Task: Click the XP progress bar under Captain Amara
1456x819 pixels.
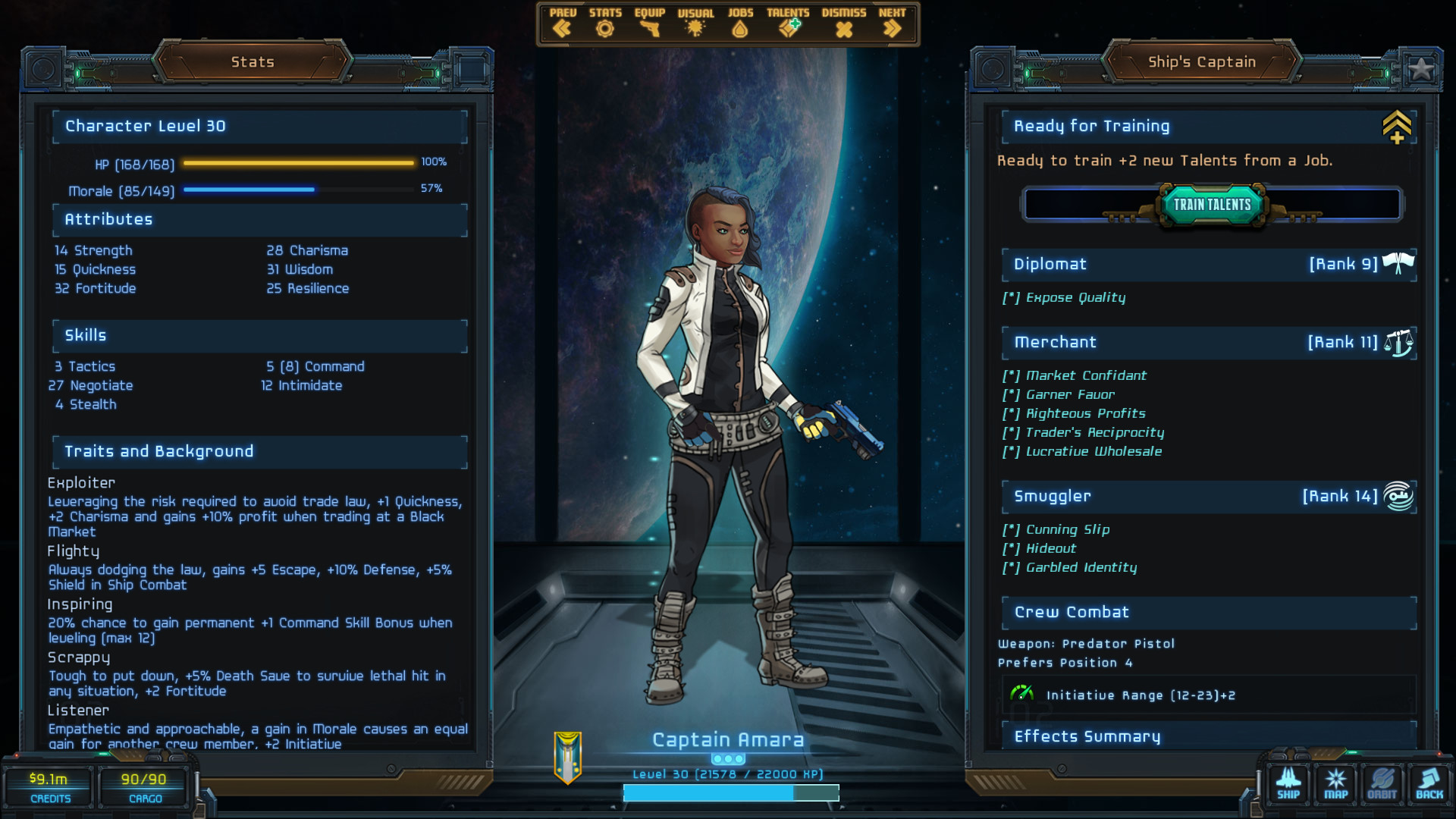Action: [x=730, y=793]
